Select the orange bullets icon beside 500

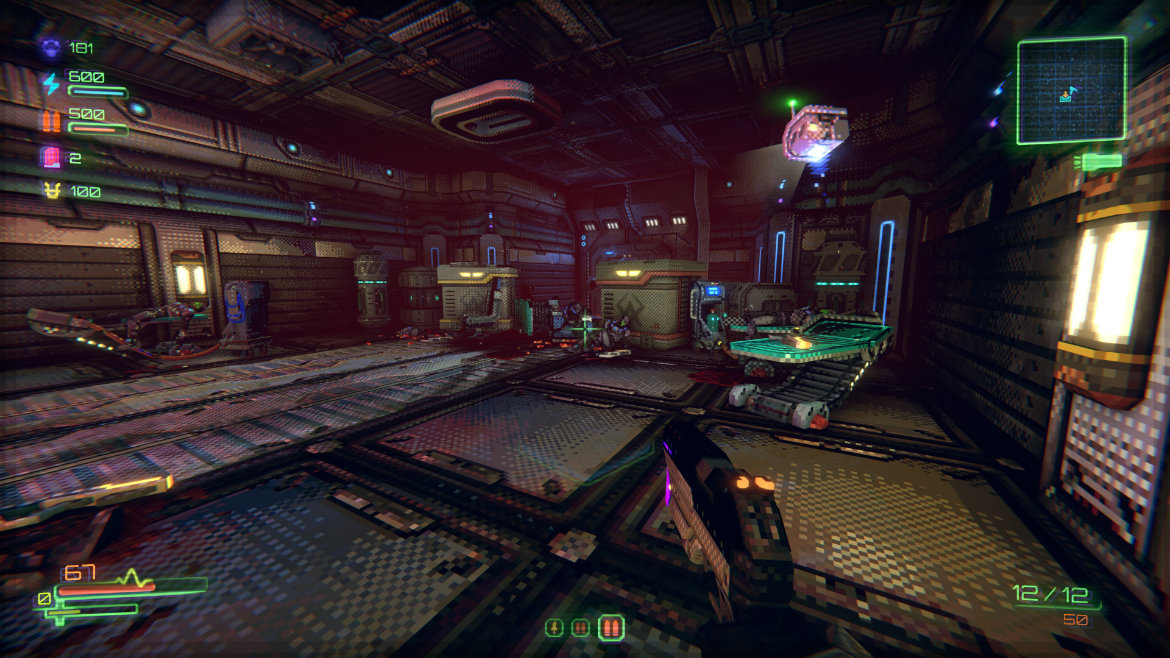tap(50, 121)
